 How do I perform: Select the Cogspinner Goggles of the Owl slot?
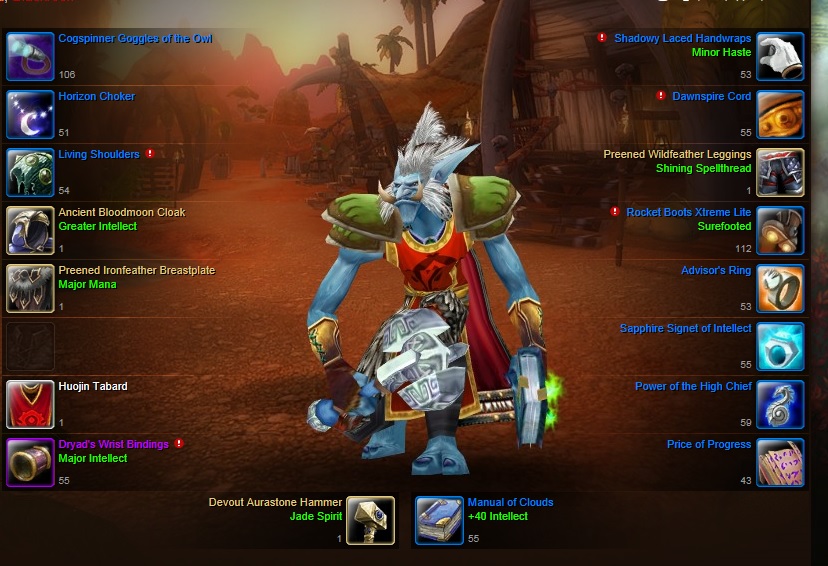30,56
